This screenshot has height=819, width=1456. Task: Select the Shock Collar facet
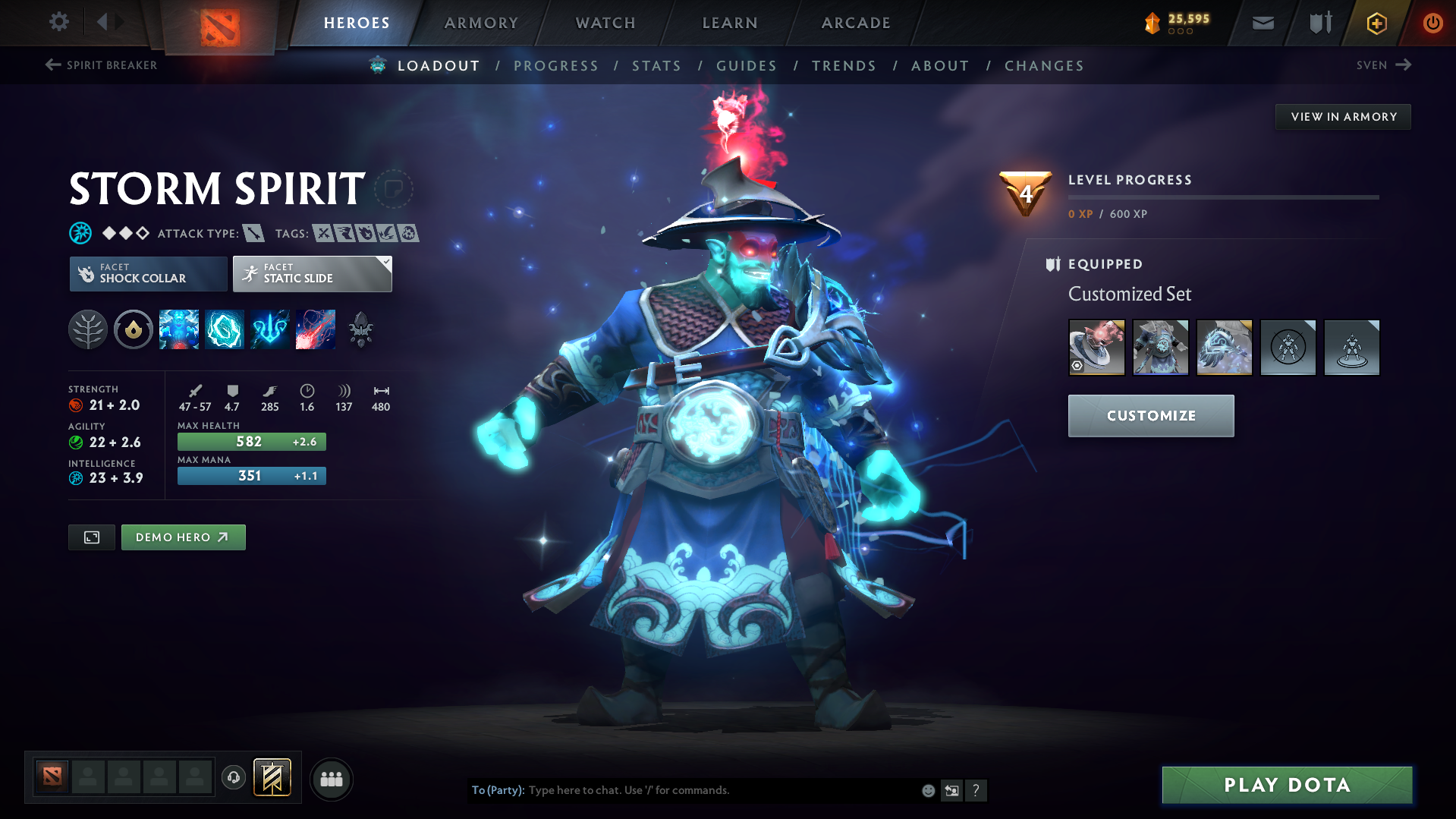click(x=147, y=273)
